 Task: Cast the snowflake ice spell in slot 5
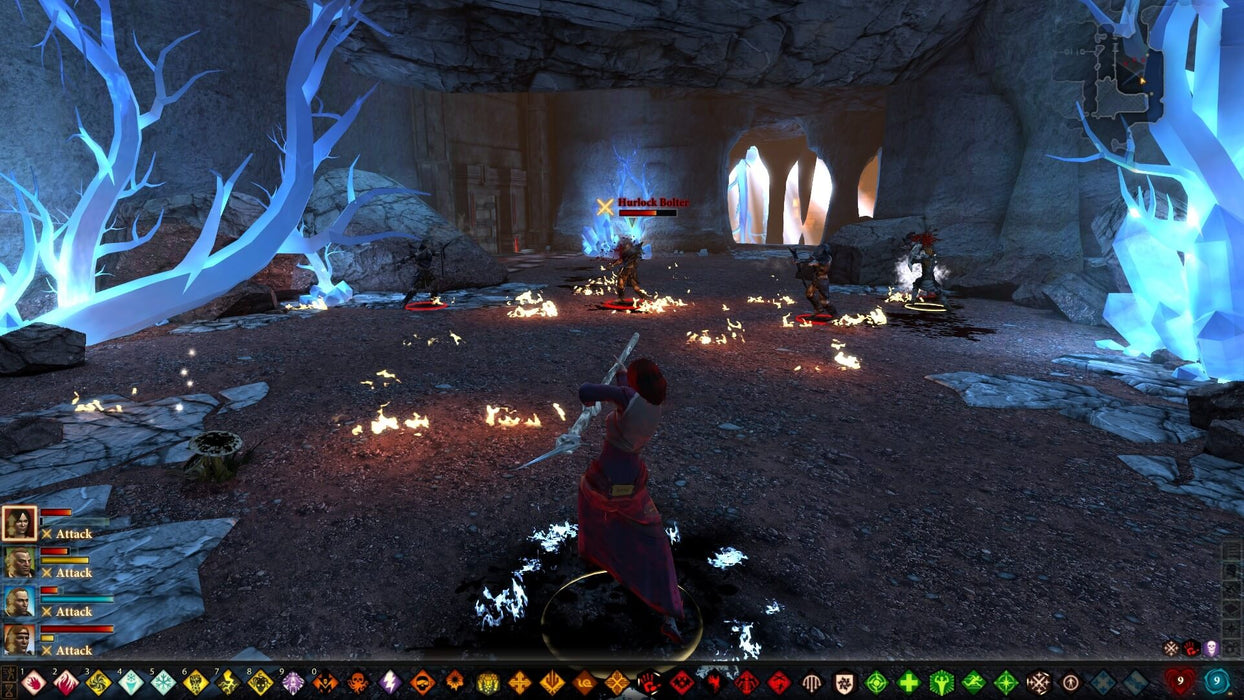[163, 683]
